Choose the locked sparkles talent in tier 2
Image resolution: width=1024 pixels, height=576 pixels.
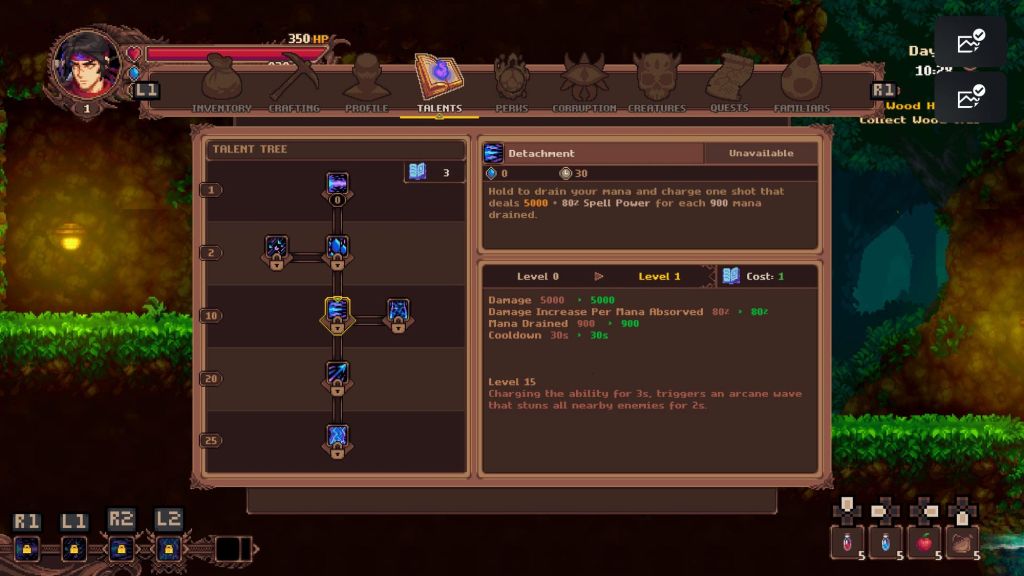(x=277, y=249)
